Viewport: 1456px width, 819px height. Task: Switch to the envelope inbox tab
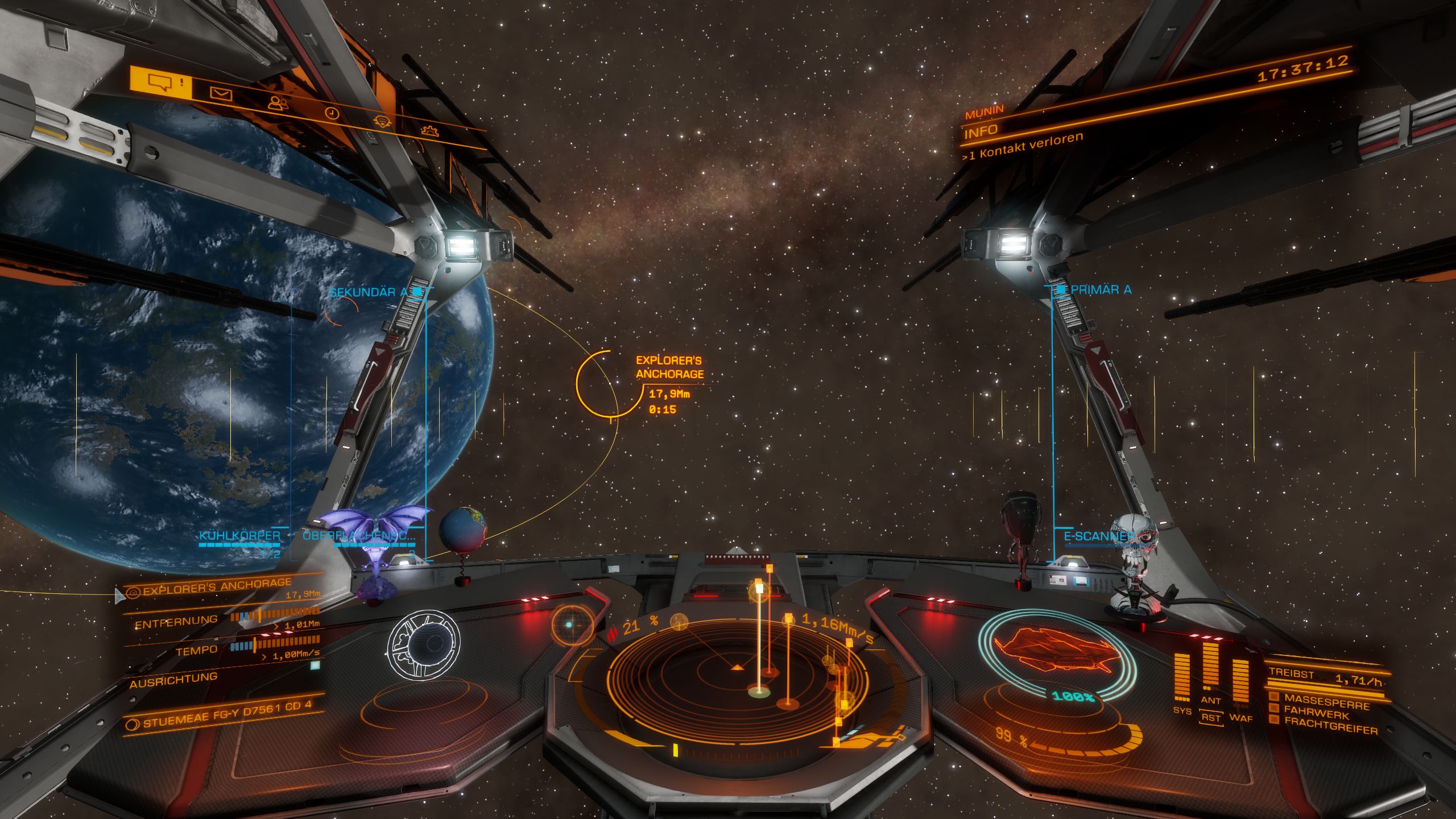pyautogui.click(x=221, y=93)
